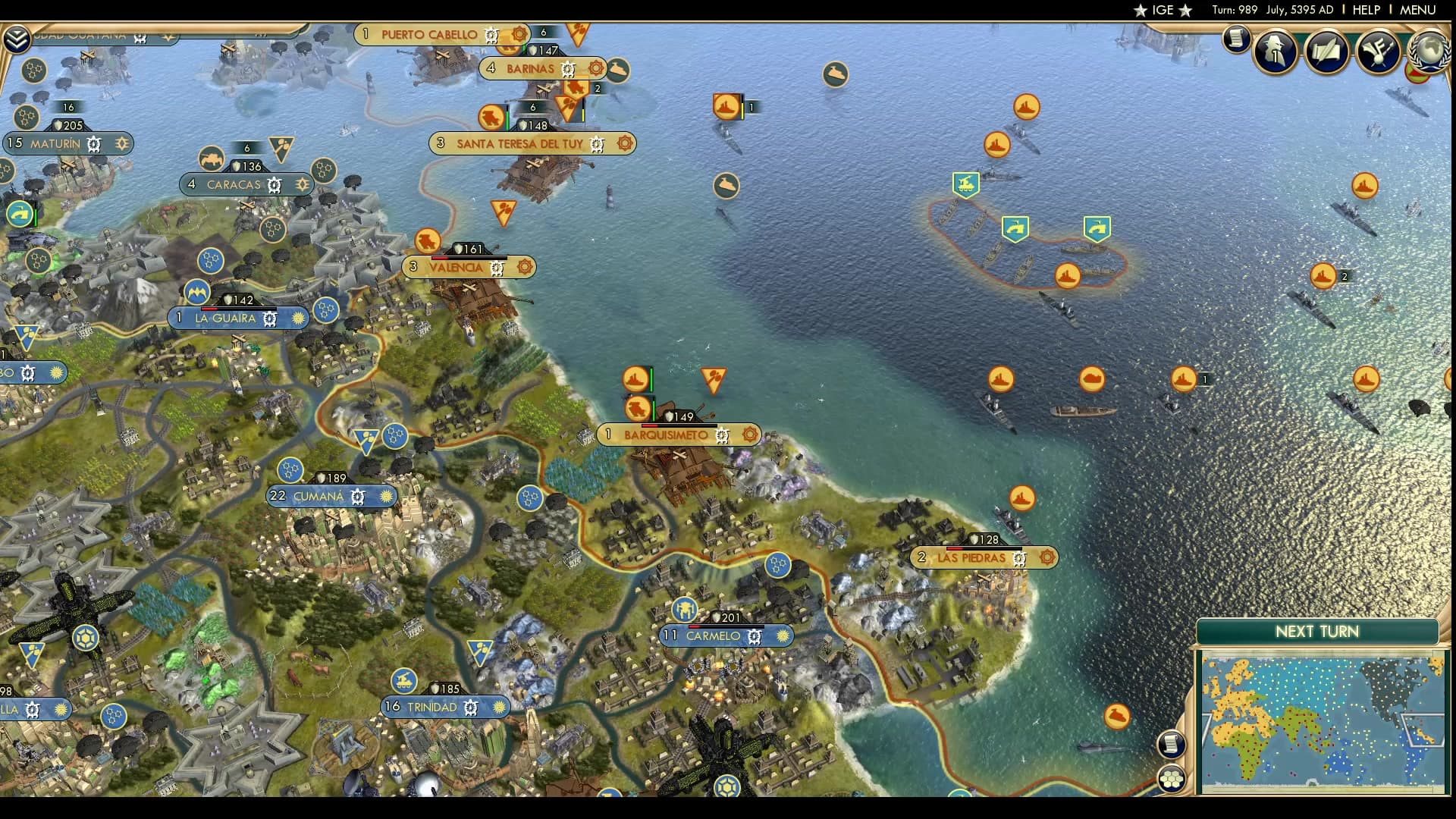This screenshot has width=1456, height=819.
Task: Open HELP from the top bar
Action: 1367,10
